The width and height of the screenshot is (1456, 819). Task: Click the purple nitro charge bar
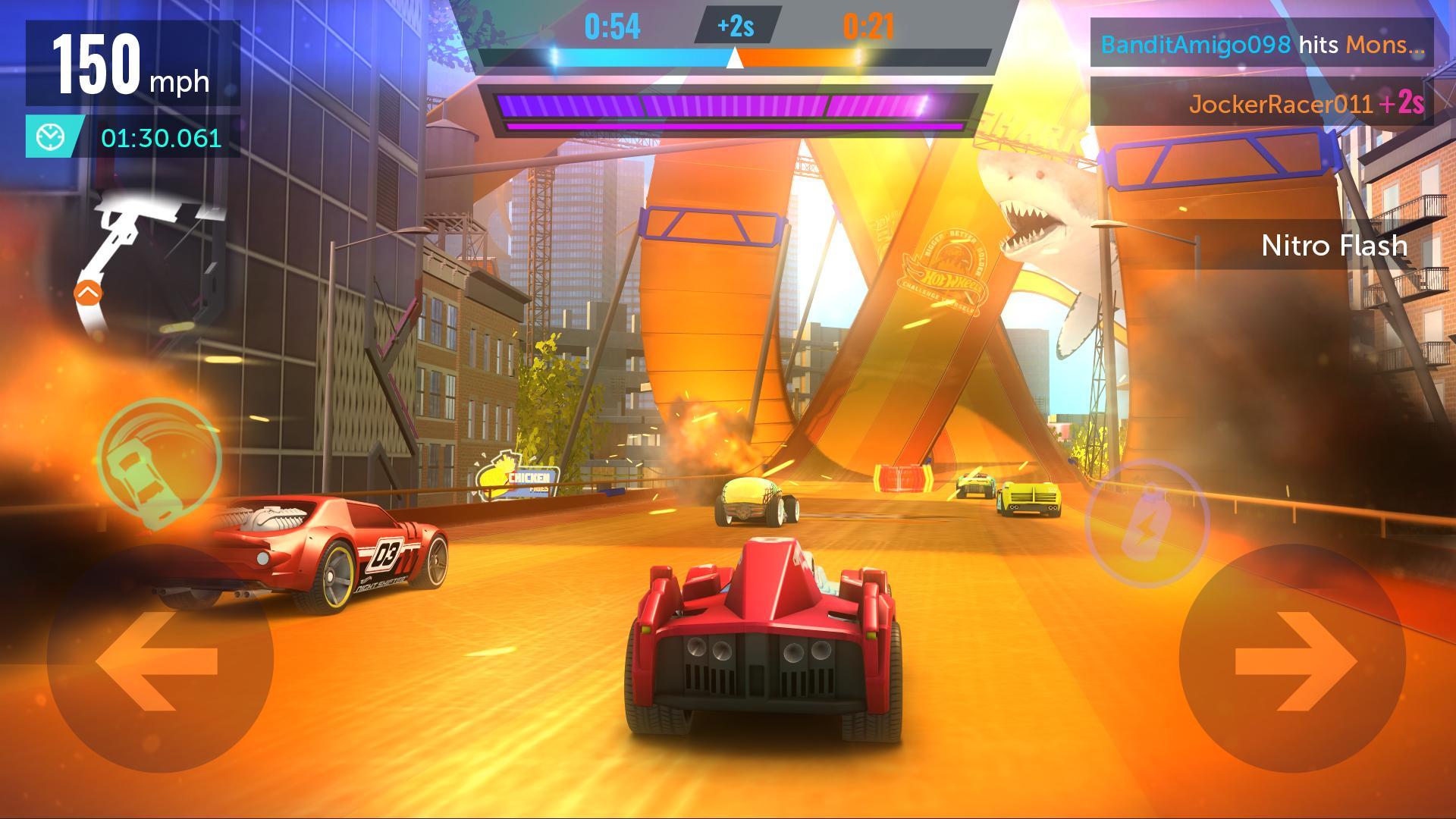pos(730,106)
